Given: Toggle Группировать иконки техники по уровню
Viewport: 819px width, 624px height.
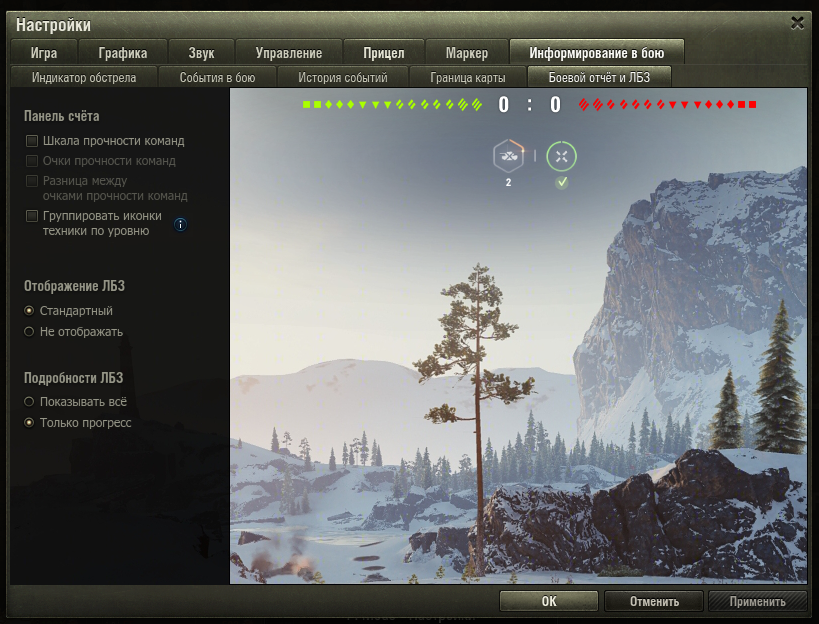Looking at the screenshot, I should pyautogui.click(x=33, y=216).
